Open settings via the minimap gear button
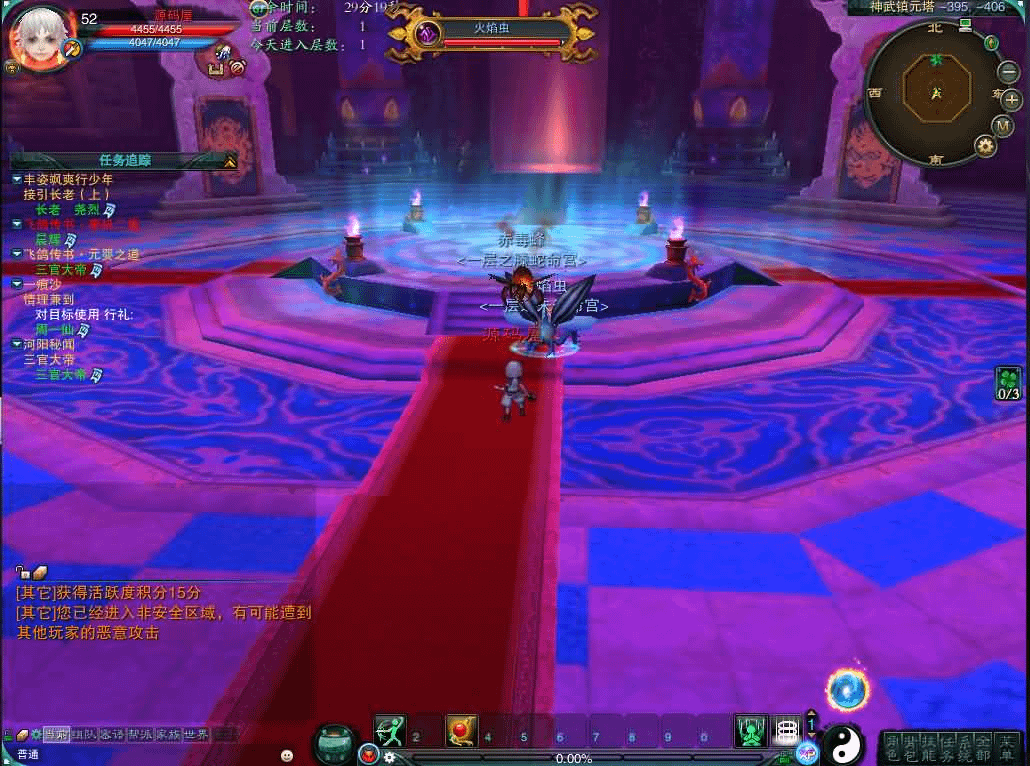This screenshot has width=1030, height=766. tap(986, 146)
